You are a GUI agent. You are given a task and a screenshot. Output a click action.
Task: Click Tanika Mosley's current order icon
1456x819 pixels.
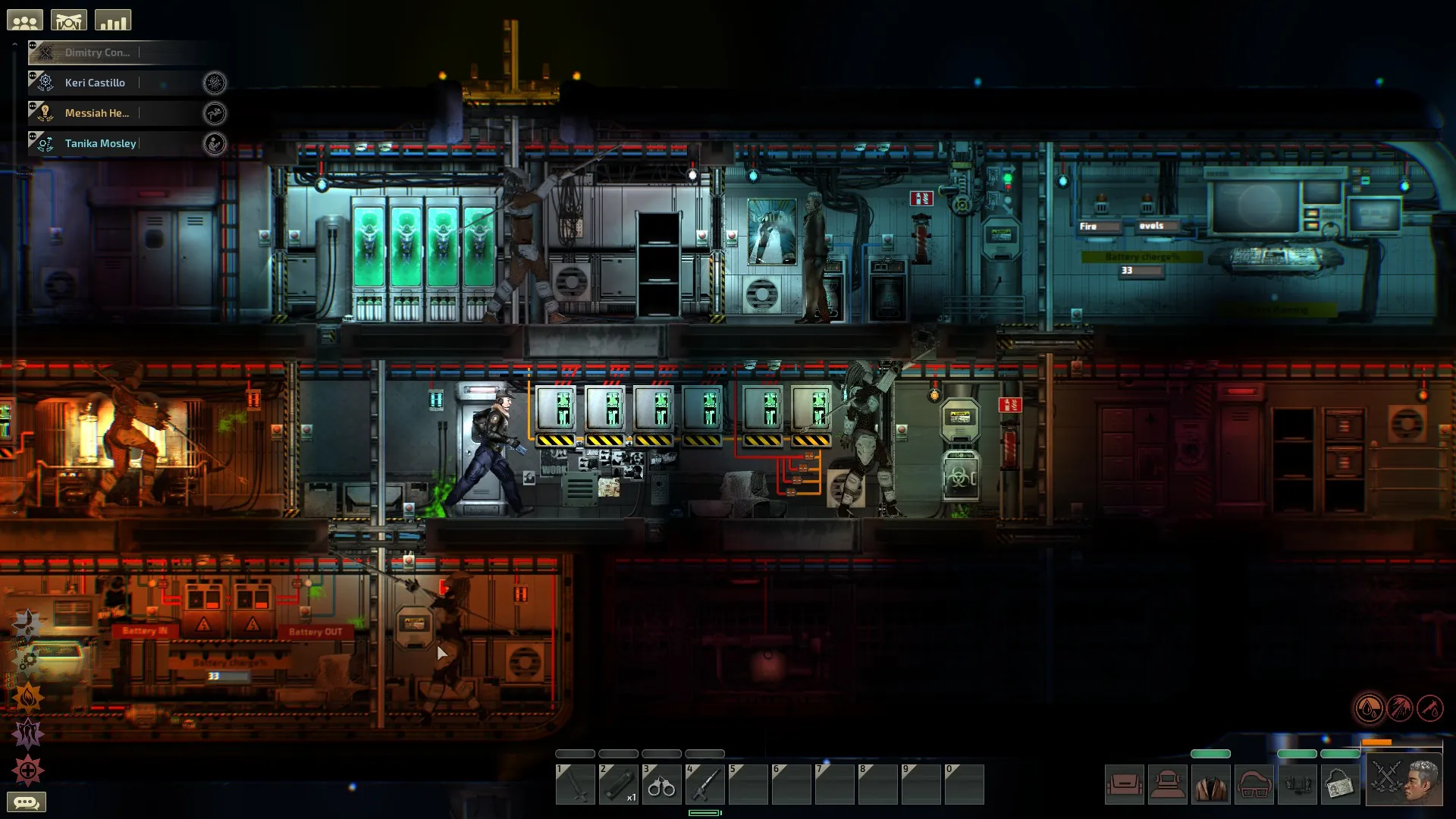coord(215,143)
